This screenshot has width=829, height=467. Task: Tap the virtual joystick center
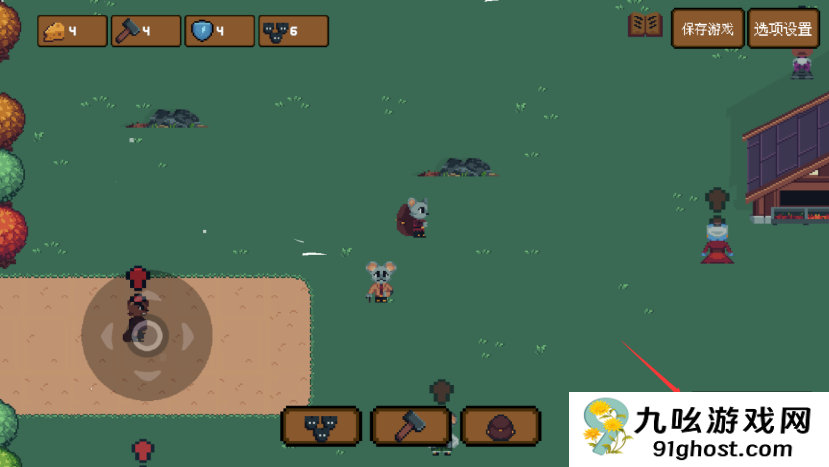coord(147,336)
